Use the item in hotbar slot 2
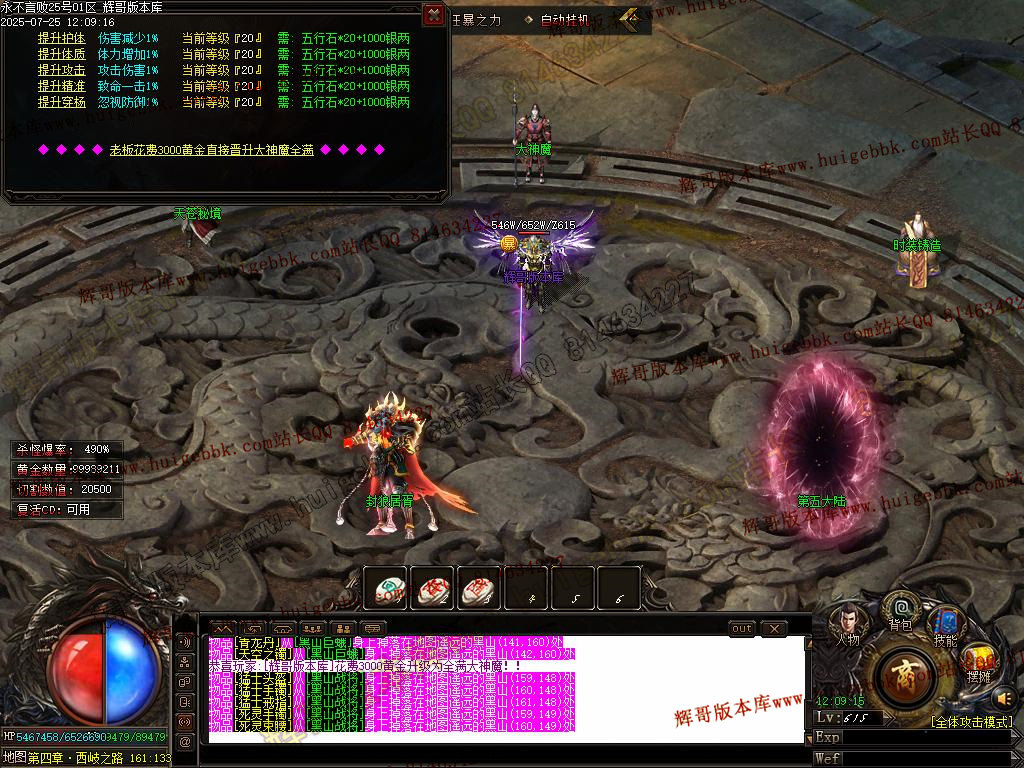Image resolution: width=1024 pixels, height=768 pixels. coord(432,589)
